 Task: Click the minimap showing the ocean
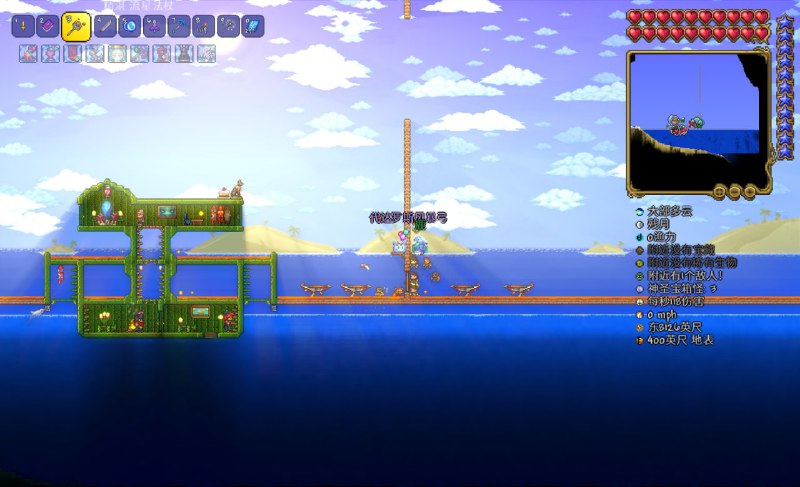point(698,120)
